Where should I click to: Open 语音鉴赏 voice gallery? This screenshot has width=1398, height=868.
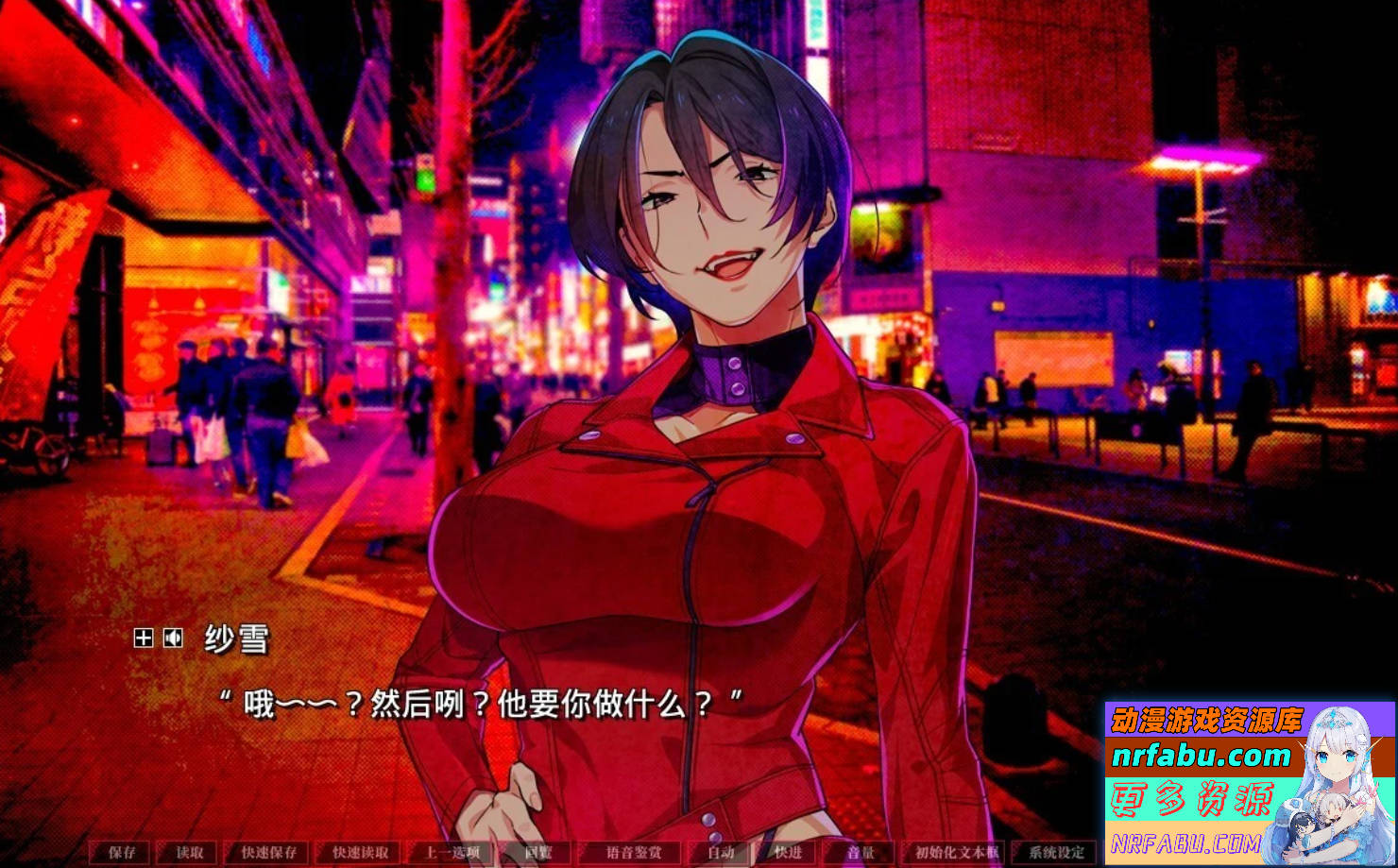coord(634,853)
